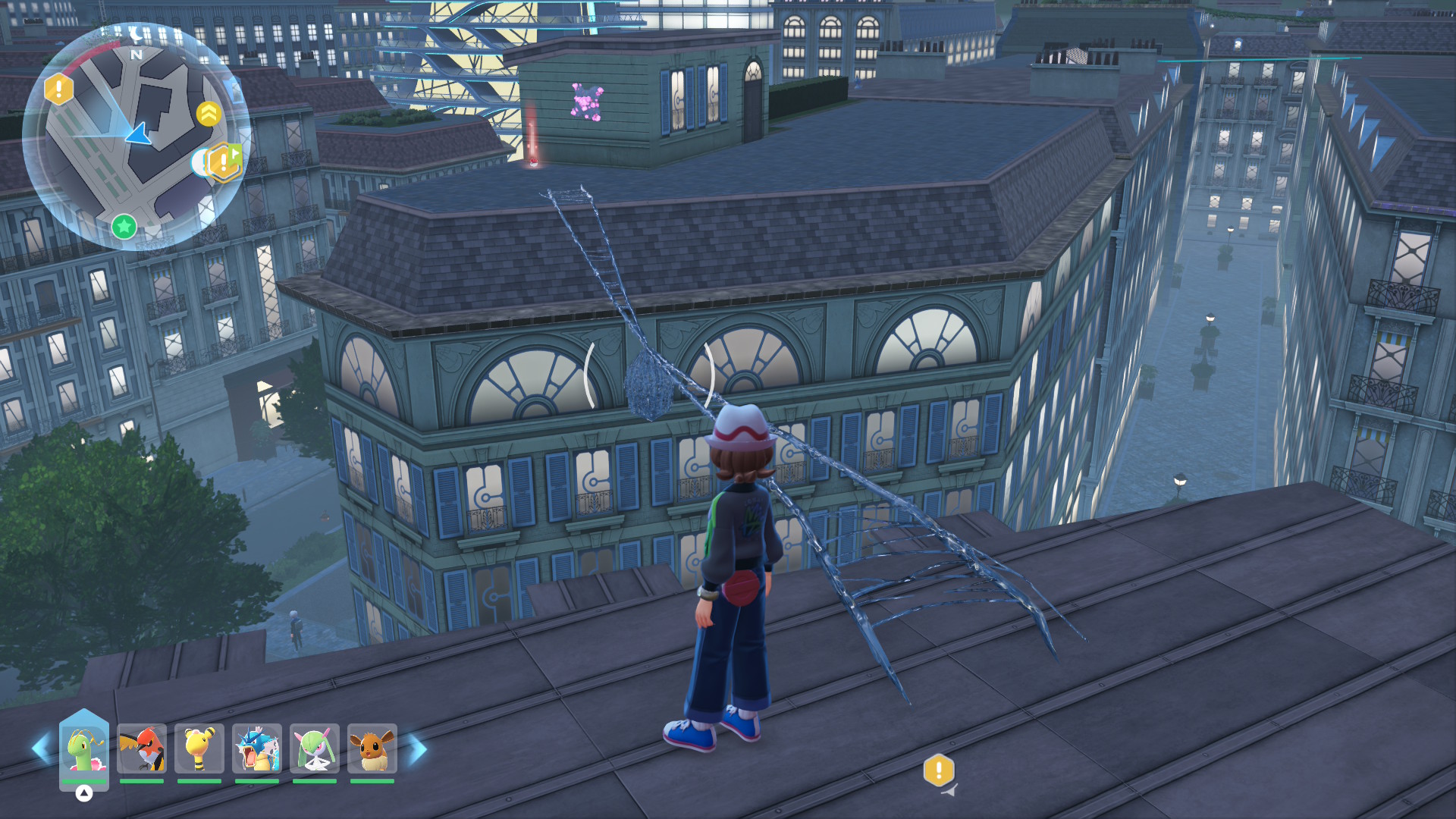Image resolution: width=1456 pixels, height=819 pixels.
Task: Select the Gyarados party slot
Action: 257,749
